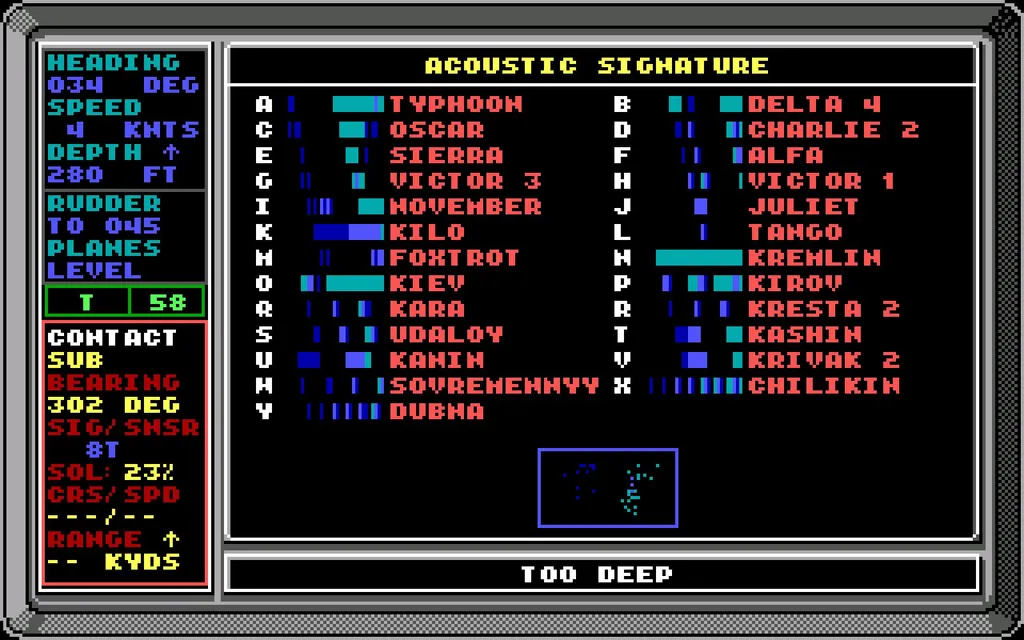Viewport: 1024px width, 640px height.
Task: Select the Typhoon signature entry
Action: 455,104
